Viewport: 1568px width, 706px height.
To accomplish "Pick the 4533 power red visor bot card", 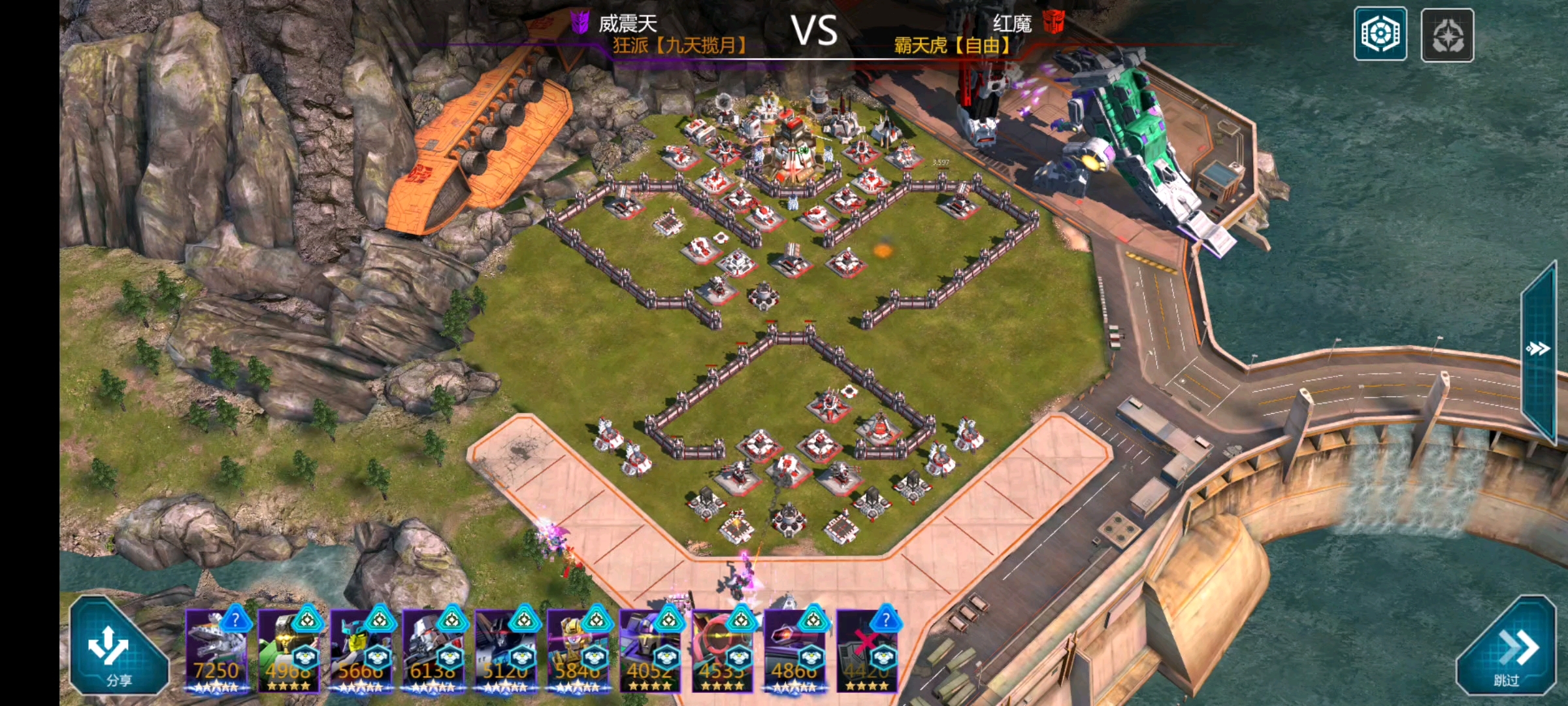I will coord(723,652).
